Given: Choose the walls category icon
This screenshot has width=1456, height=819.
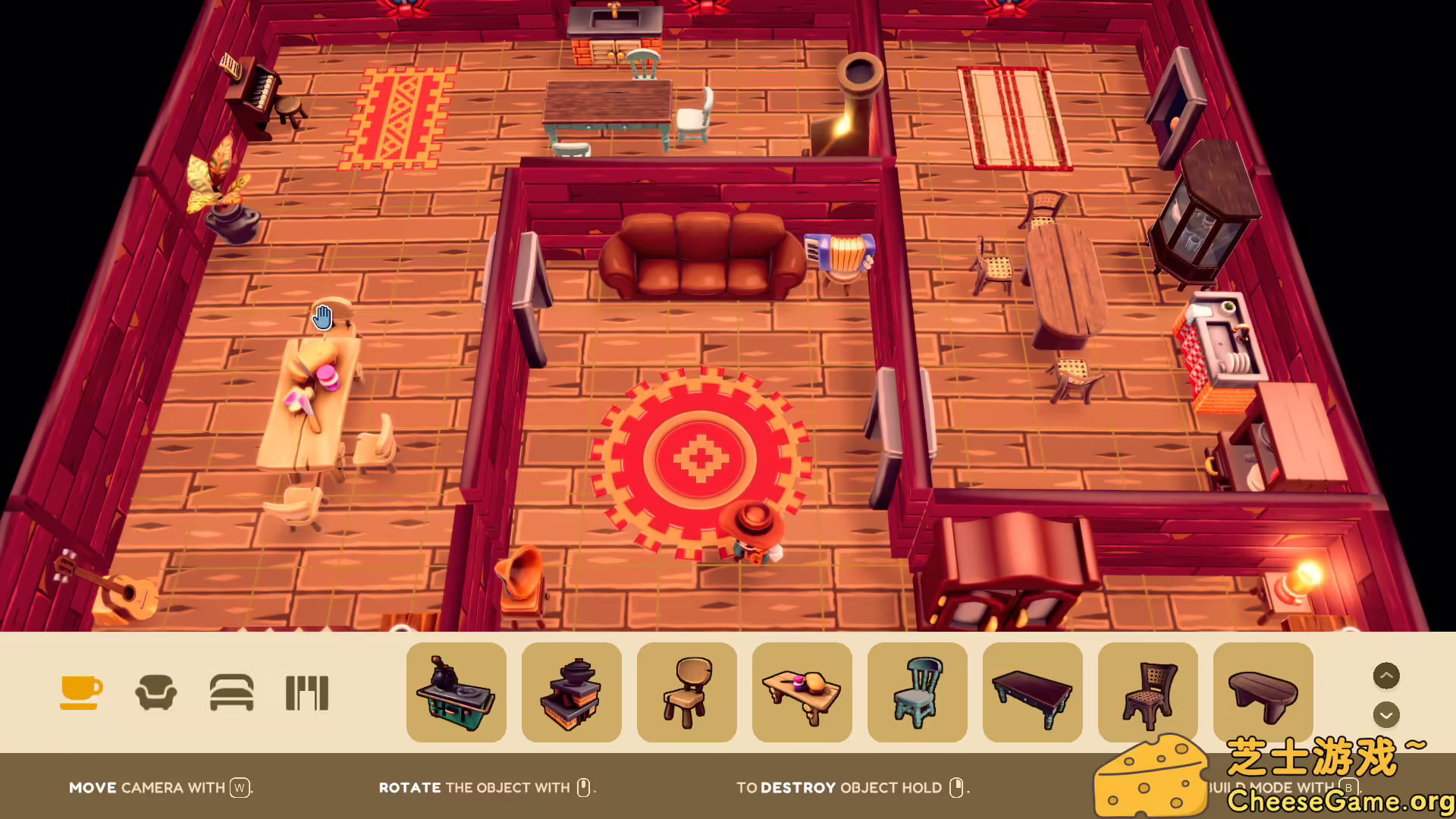Looking at the screenshot, I should [x=307, y=692].
